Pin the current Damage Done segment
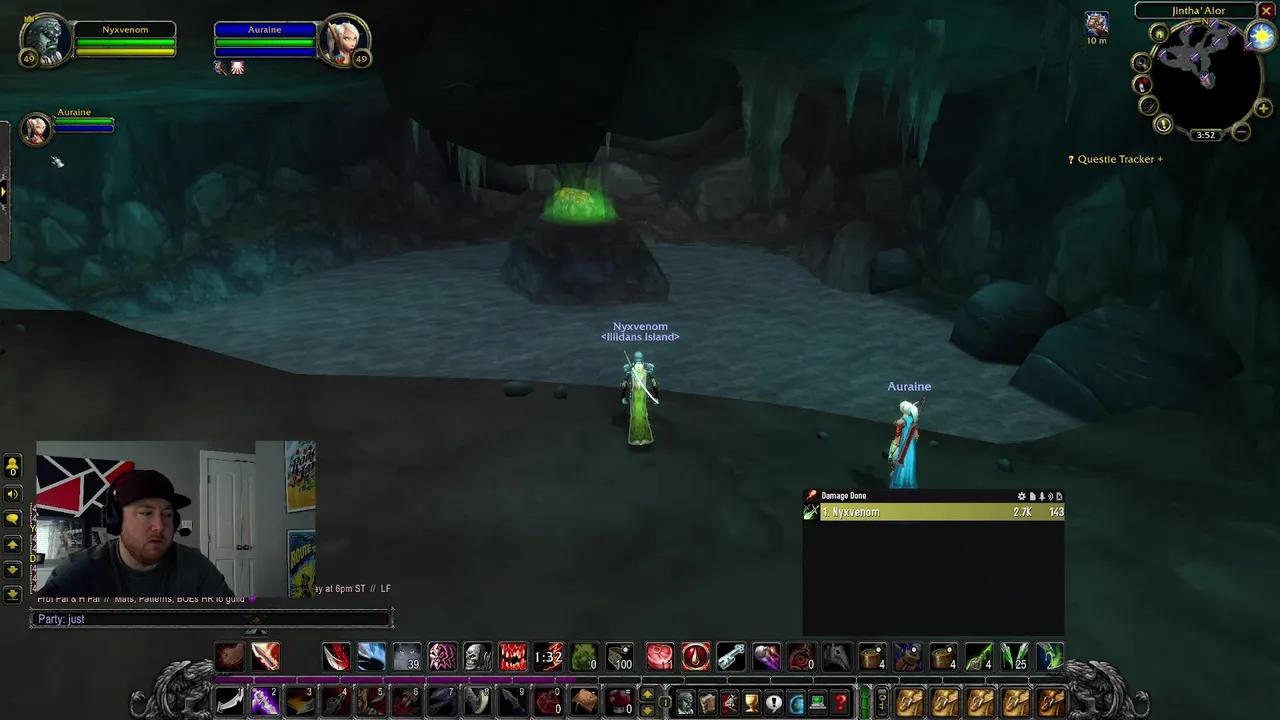Screen dimensions: 1280x720 point(1041,496)
